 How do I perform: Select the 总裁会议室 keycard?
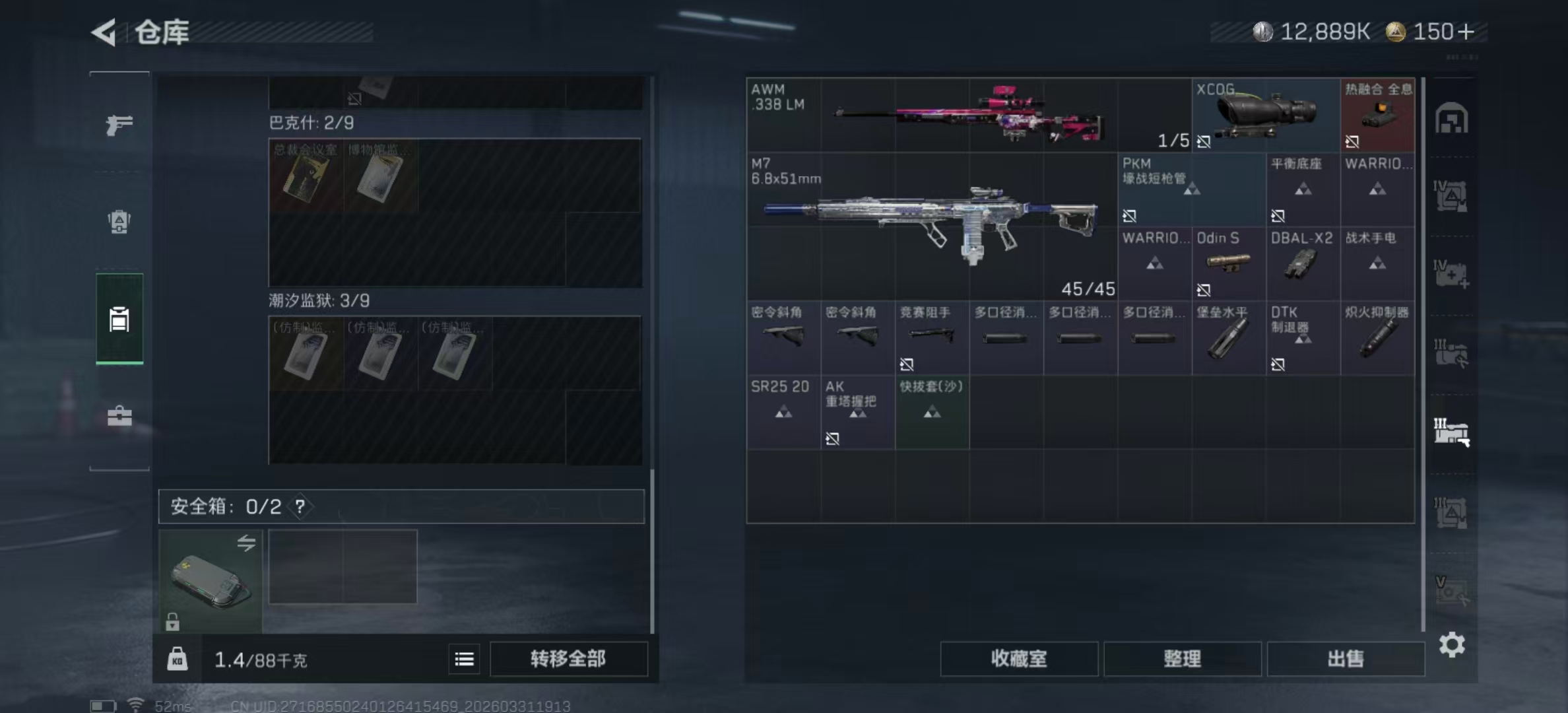tap(306, 176)
